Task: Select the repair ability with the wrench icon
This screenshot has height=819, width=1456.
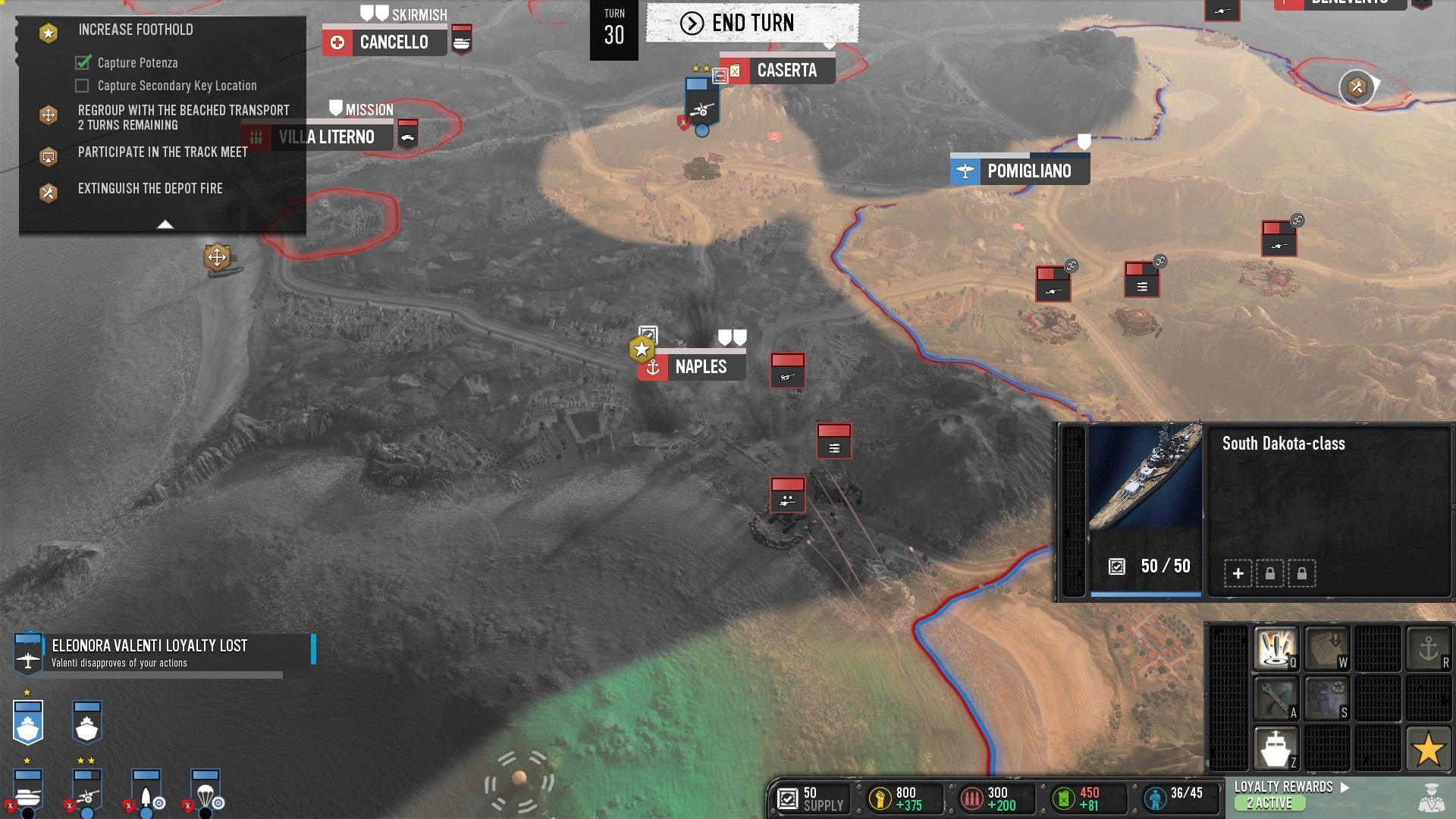Action: tap(1276, 699)
